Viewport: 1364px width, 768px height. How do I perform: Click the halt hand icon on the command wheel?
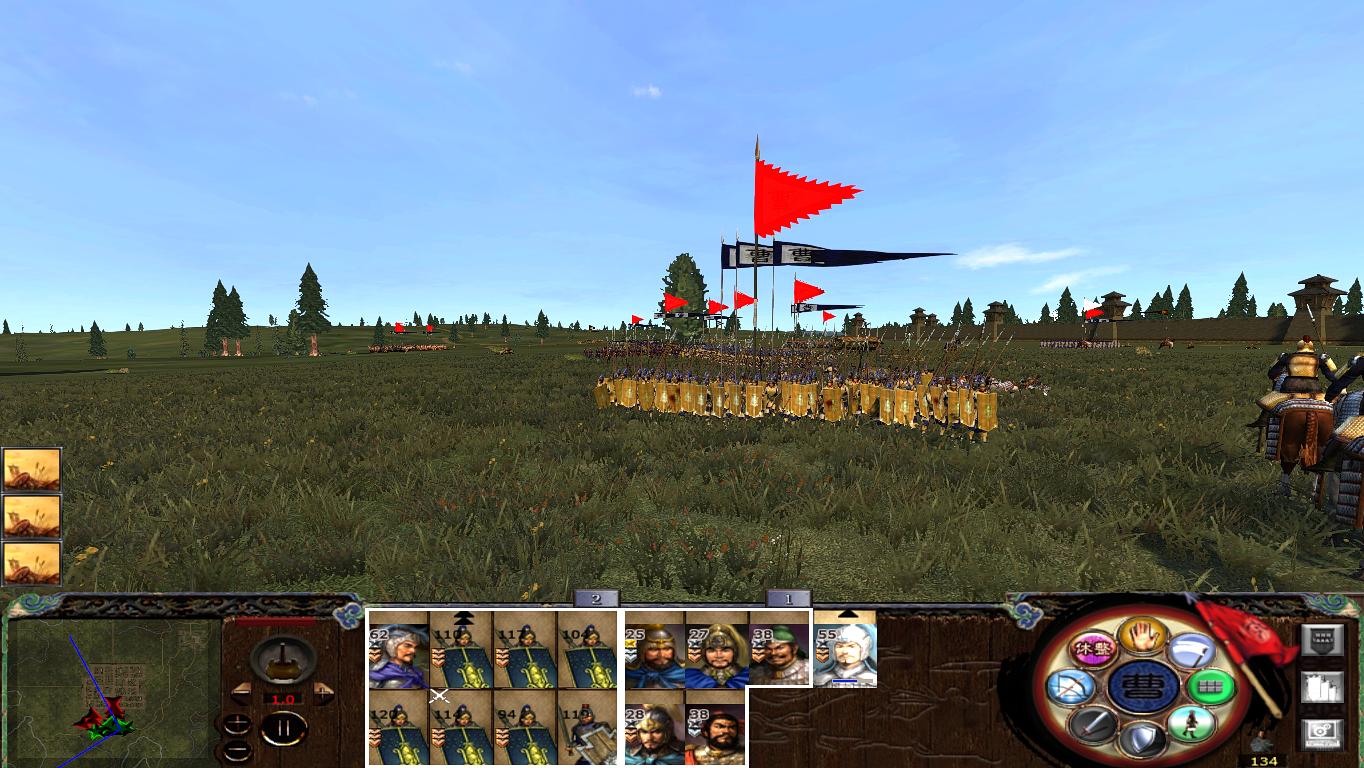coord(1142,637)
